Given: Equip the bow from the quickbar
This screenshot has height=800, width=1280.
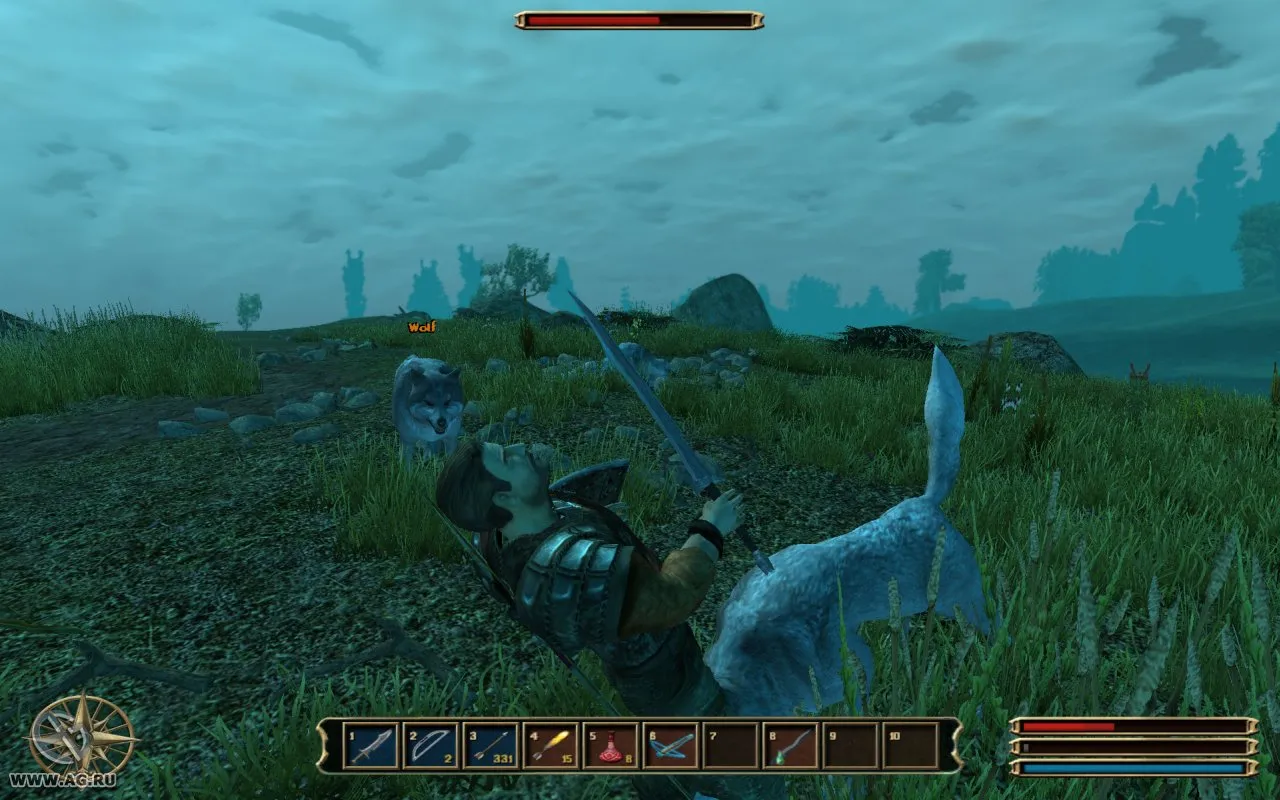Looking at the screenshot, I should (430, 746).
